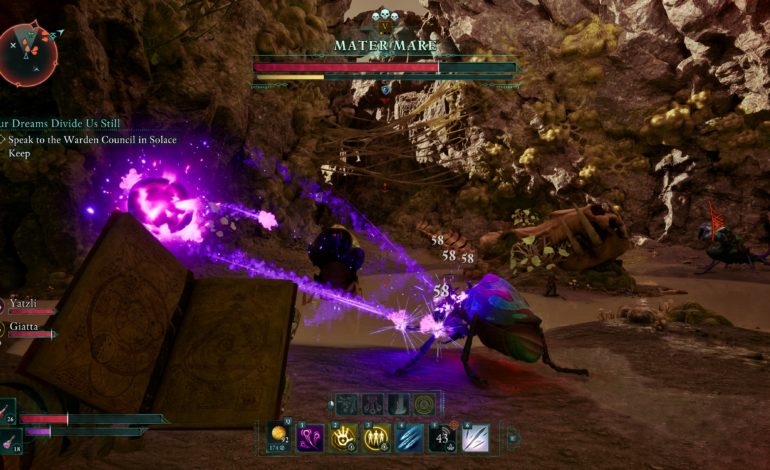
Task: Select the gray boot companion ability
Action: tap(398, 404)
